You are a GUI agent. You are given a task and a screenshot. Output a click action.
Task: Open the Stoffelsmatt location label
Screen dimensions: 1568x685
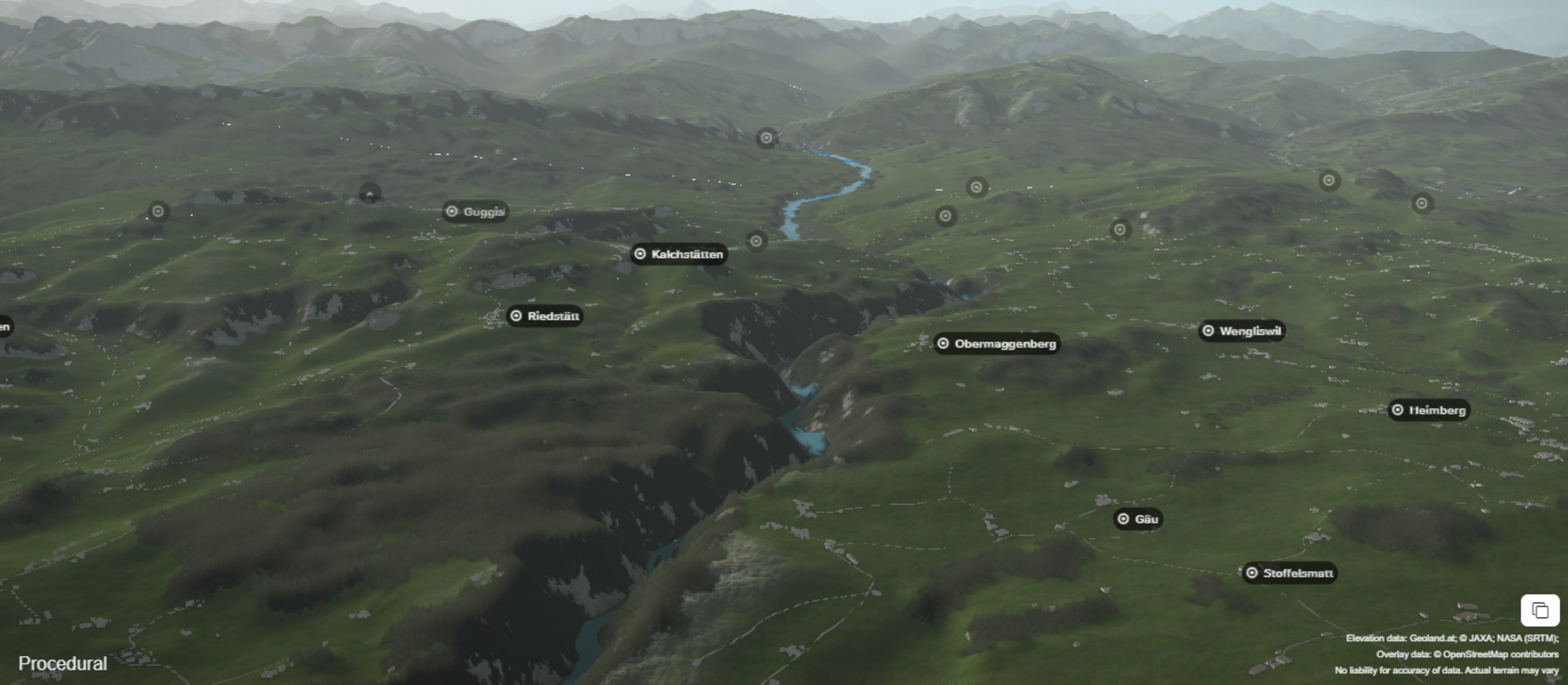[x=1289, y=573]
